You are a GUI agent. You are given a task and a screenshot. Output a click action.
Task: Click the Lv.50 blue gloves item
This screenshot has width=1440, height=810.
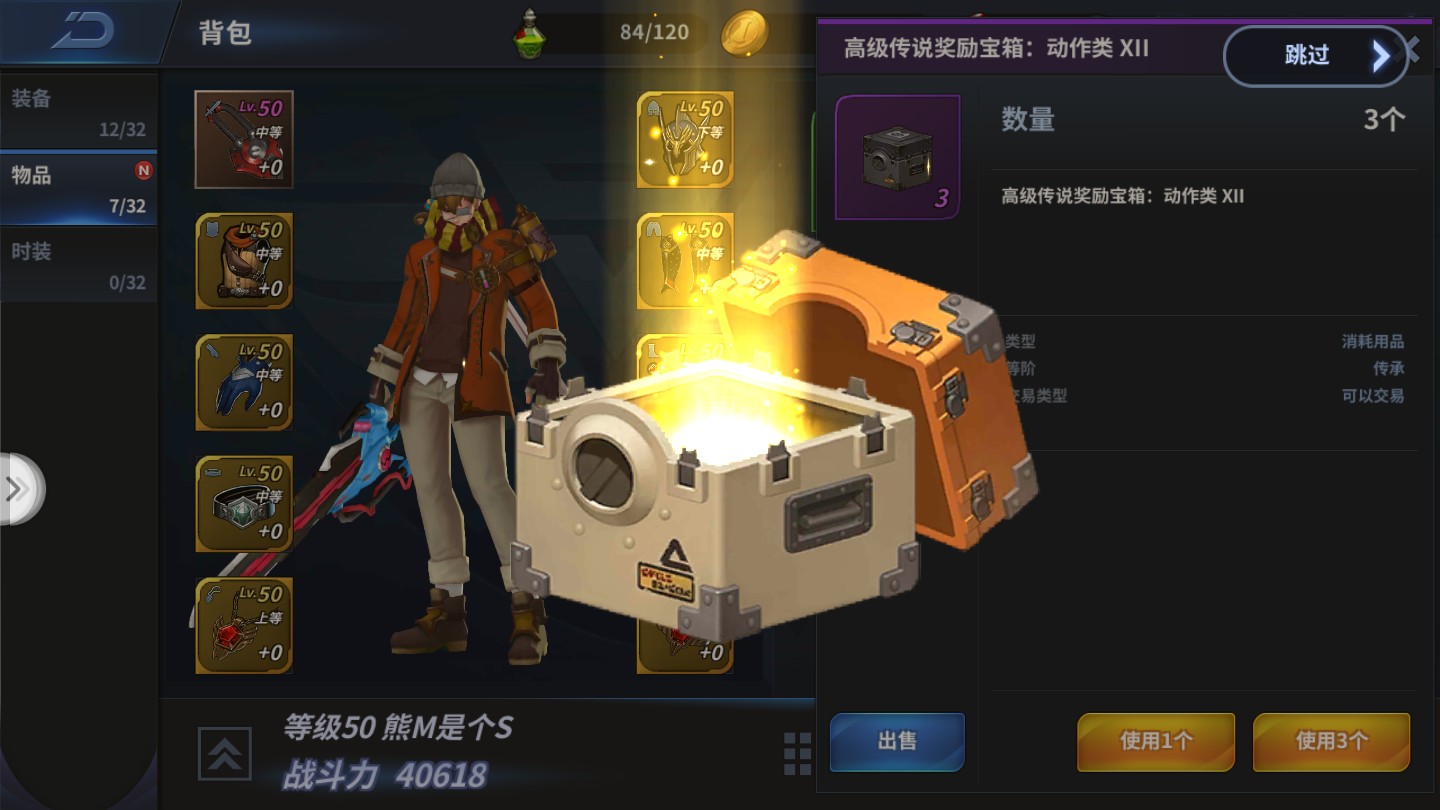point(243,382)
